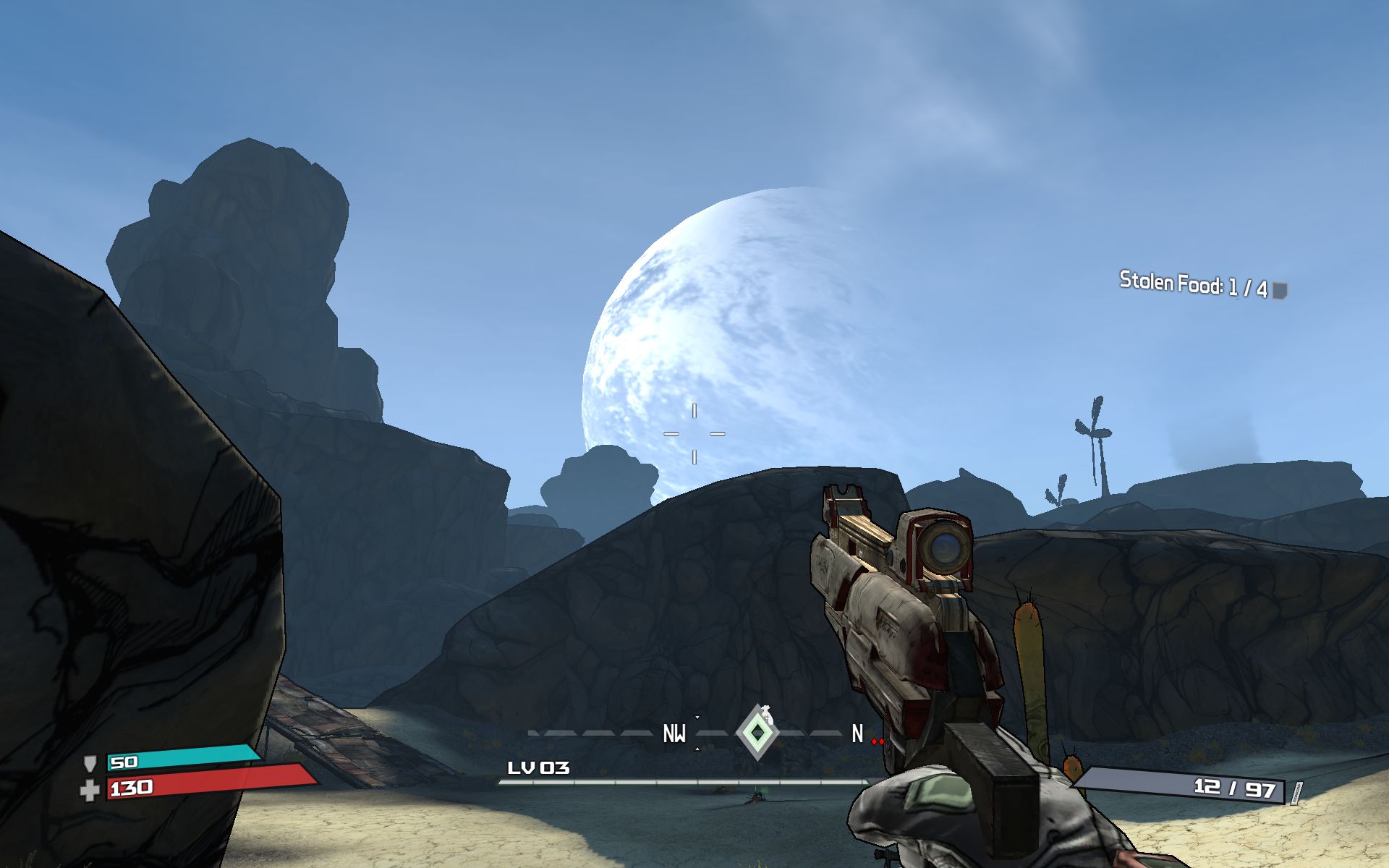Select the Stolen Food objective tracker
Screen dimensions: 1389x868
coord(1202,285)
